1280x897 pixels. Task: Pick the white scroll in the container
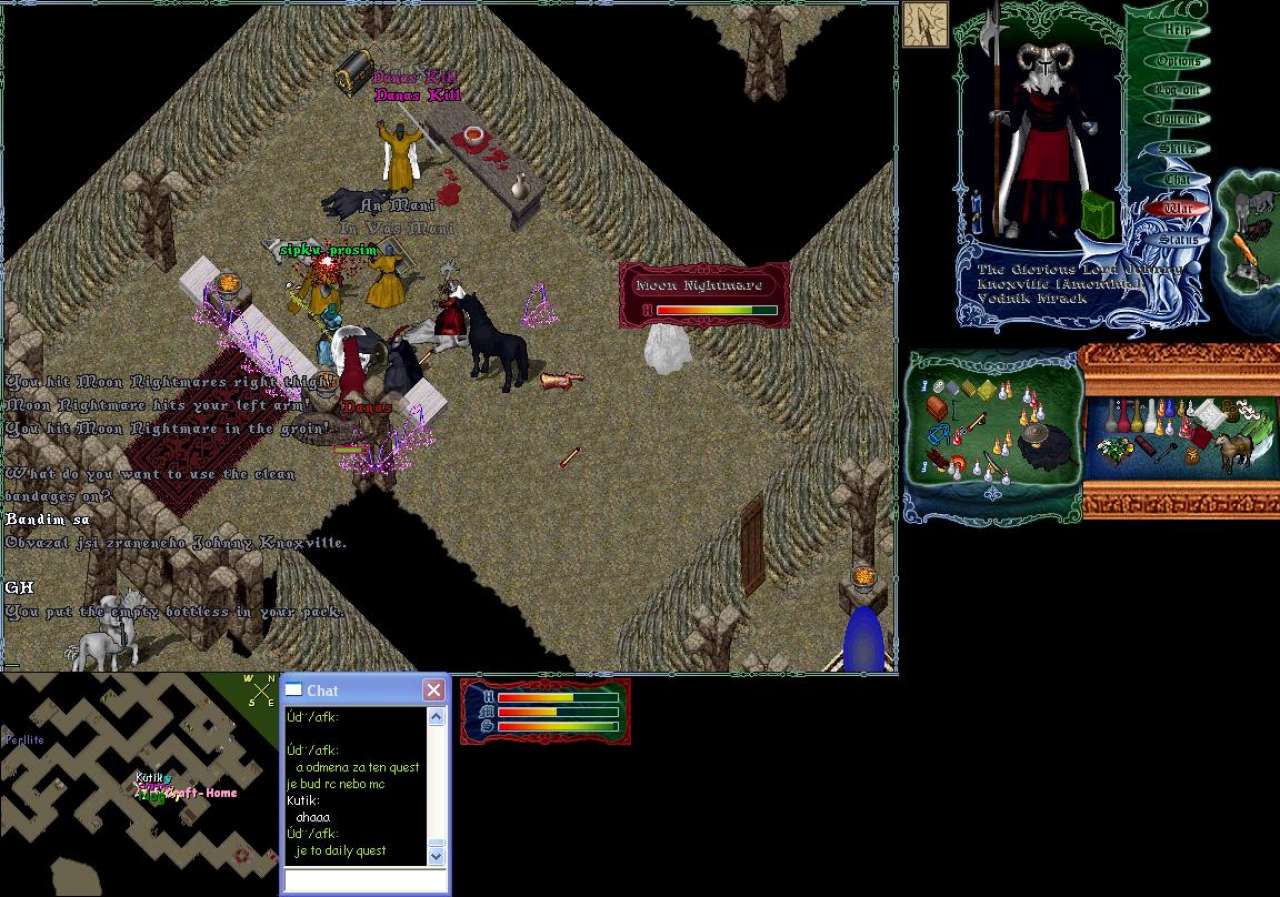point(1209,411)
